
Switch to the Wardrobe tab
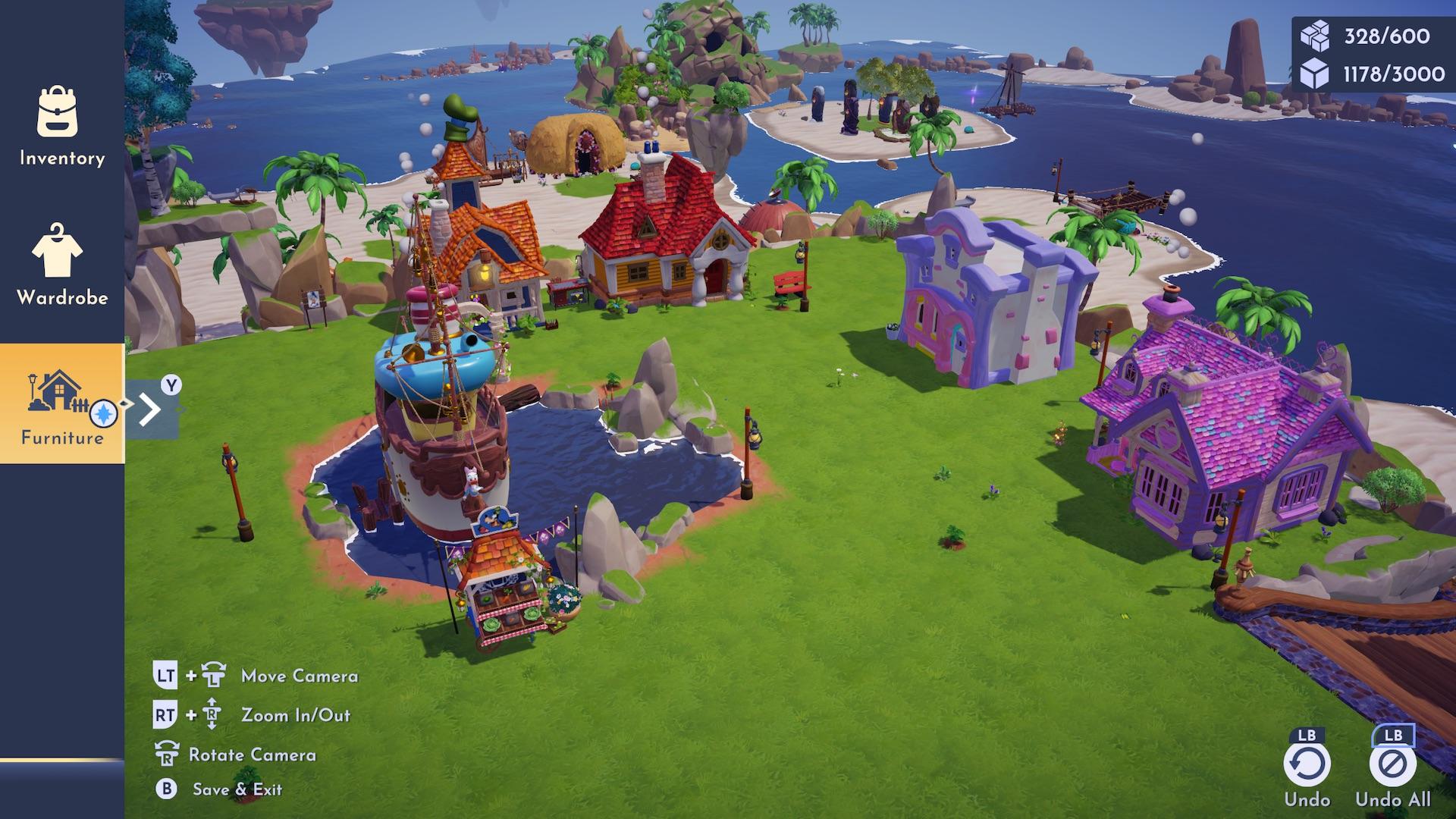click(61, 265)
